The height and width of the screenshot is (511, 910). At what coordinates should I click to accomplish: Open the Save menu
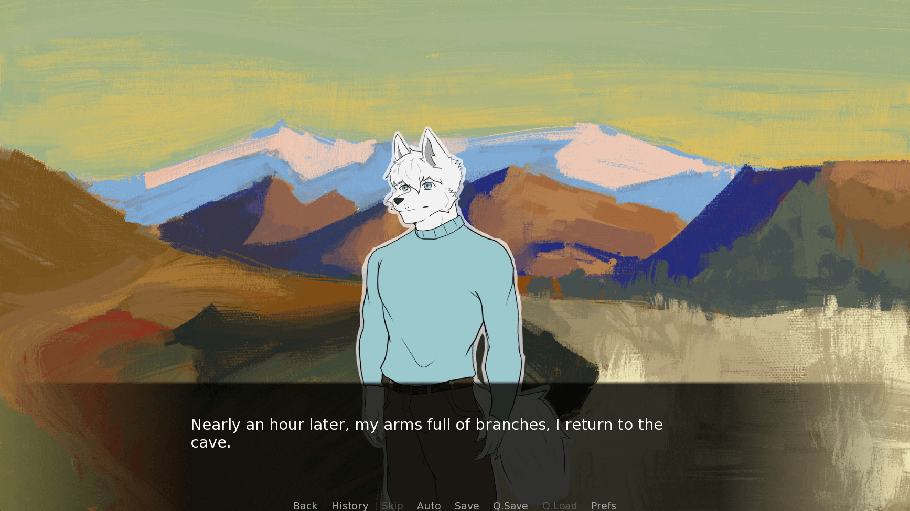coord(467,505)
